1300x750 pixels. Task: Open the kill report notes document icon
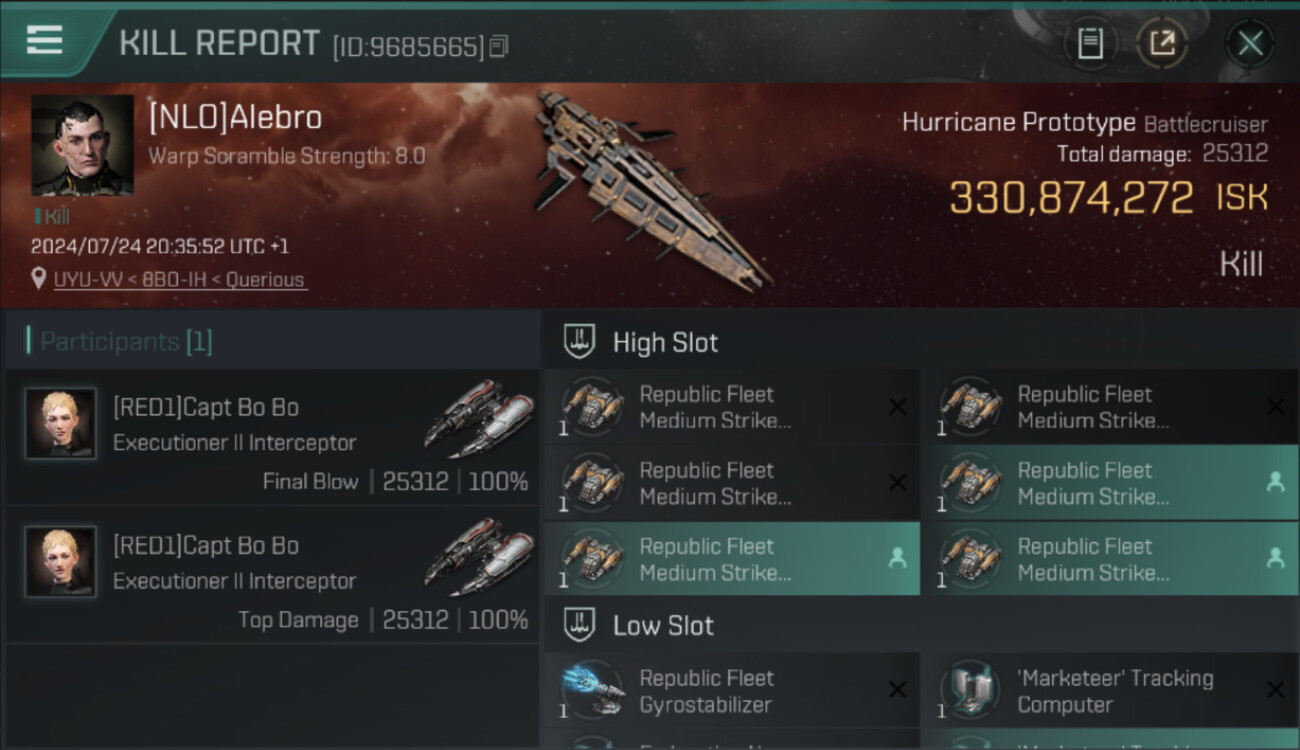[x=1090, y=43]
